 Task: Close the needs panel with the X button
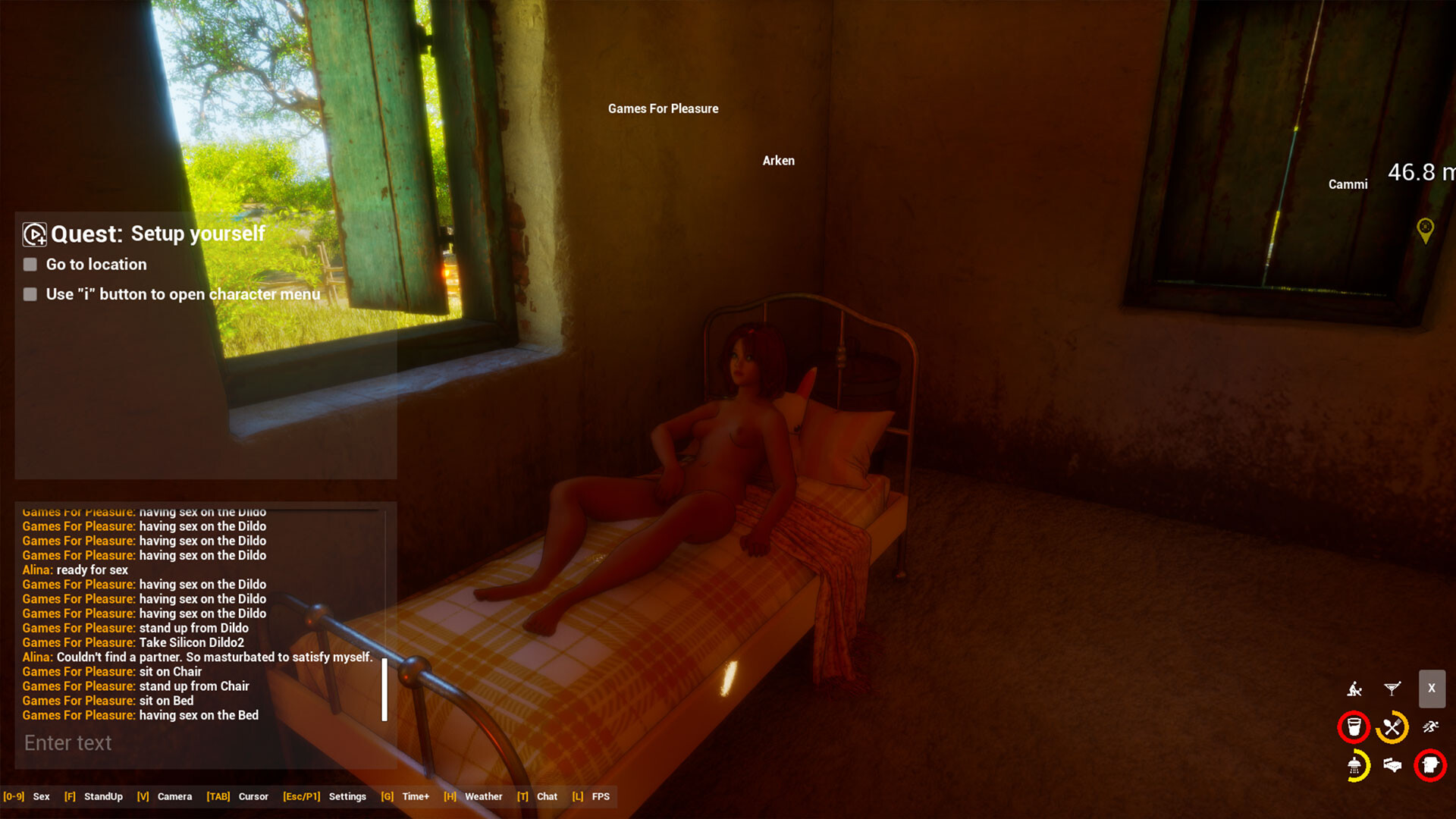pyautogui.click(x=1432, y=689)
